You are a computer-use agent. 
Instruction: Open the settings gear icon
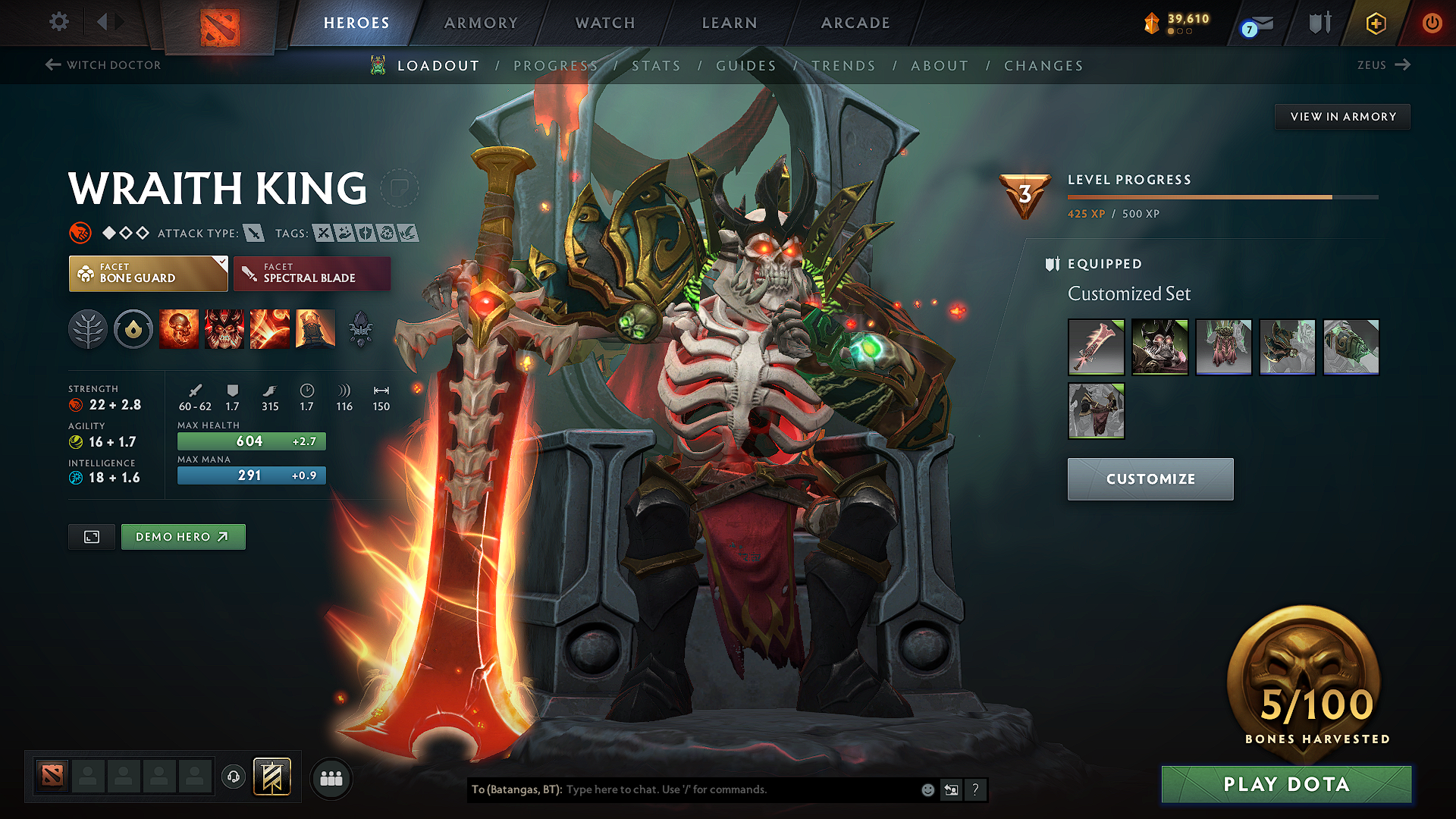[58, 22]
